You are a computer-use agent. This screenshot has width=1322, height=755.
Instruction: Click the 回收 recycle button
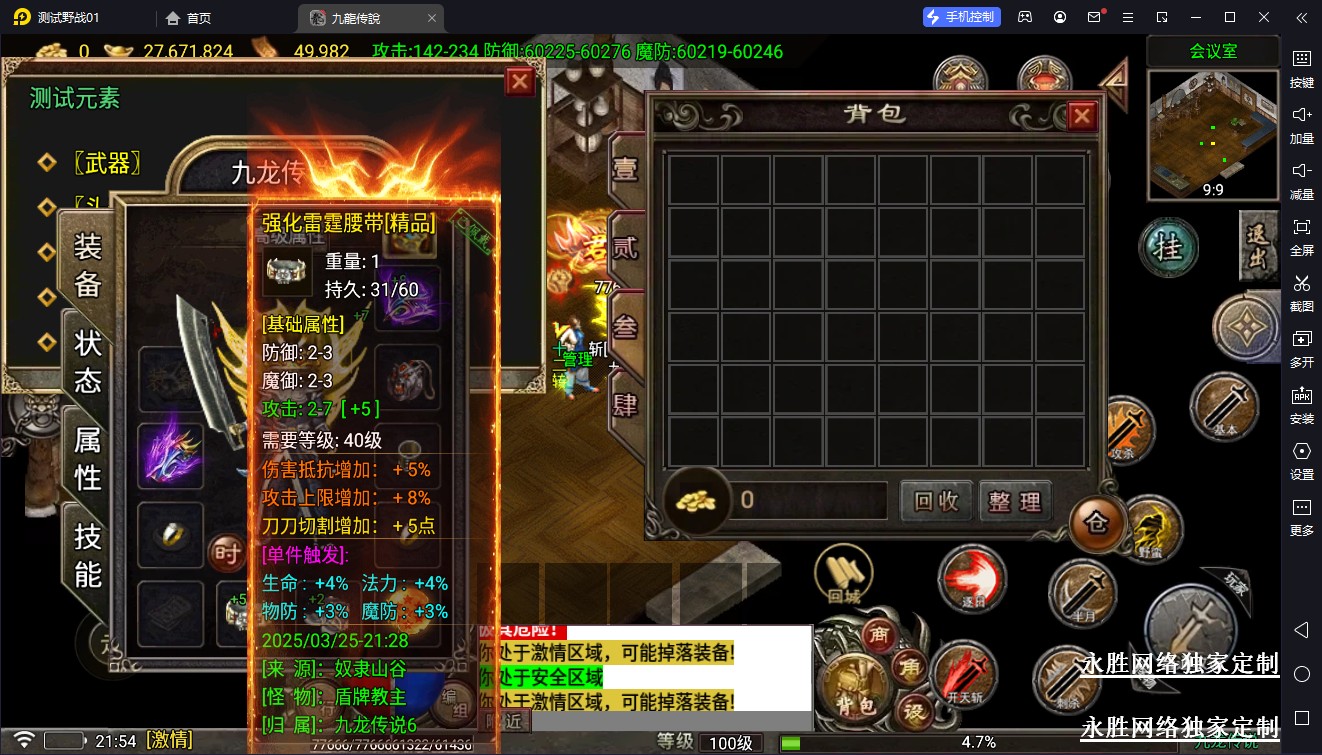click(936, 501)
